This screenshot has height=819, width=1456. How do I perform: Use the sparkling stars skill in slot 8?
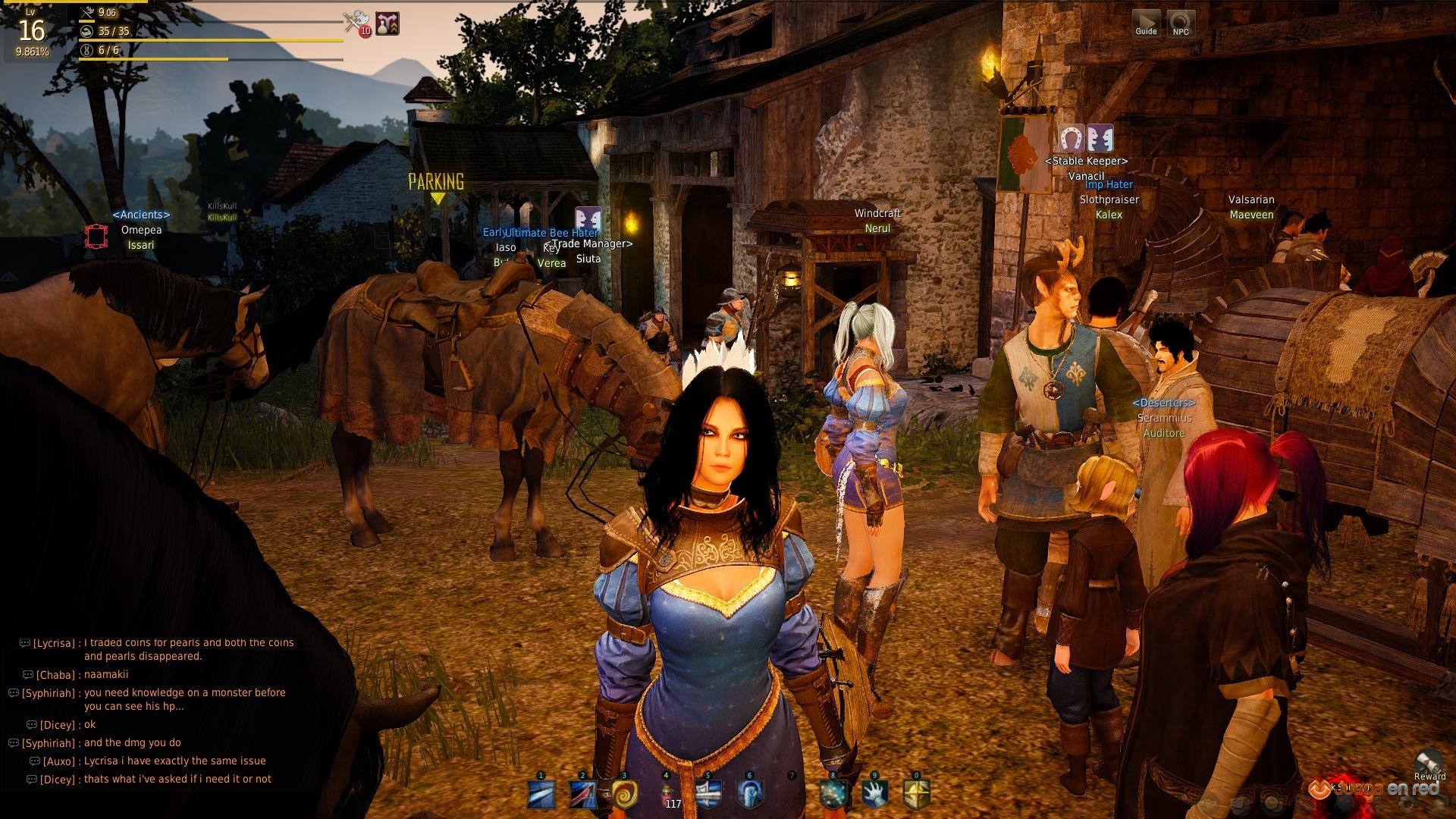833,794
